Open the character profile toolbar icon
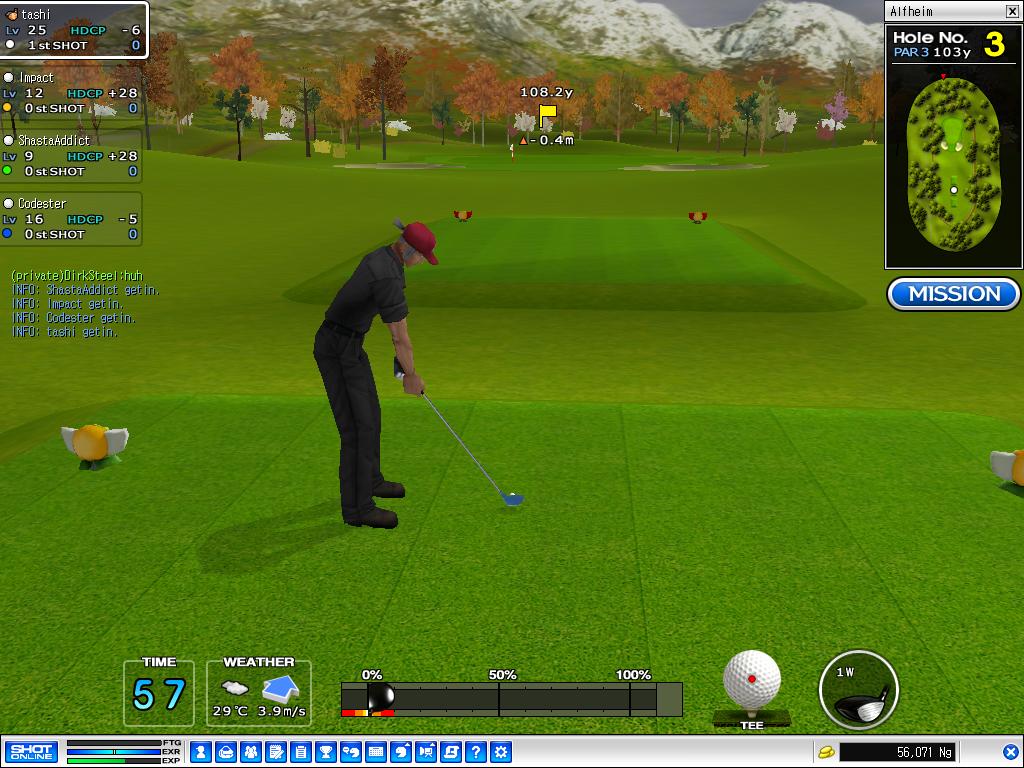1024x768 pixels. coord(200,752)
